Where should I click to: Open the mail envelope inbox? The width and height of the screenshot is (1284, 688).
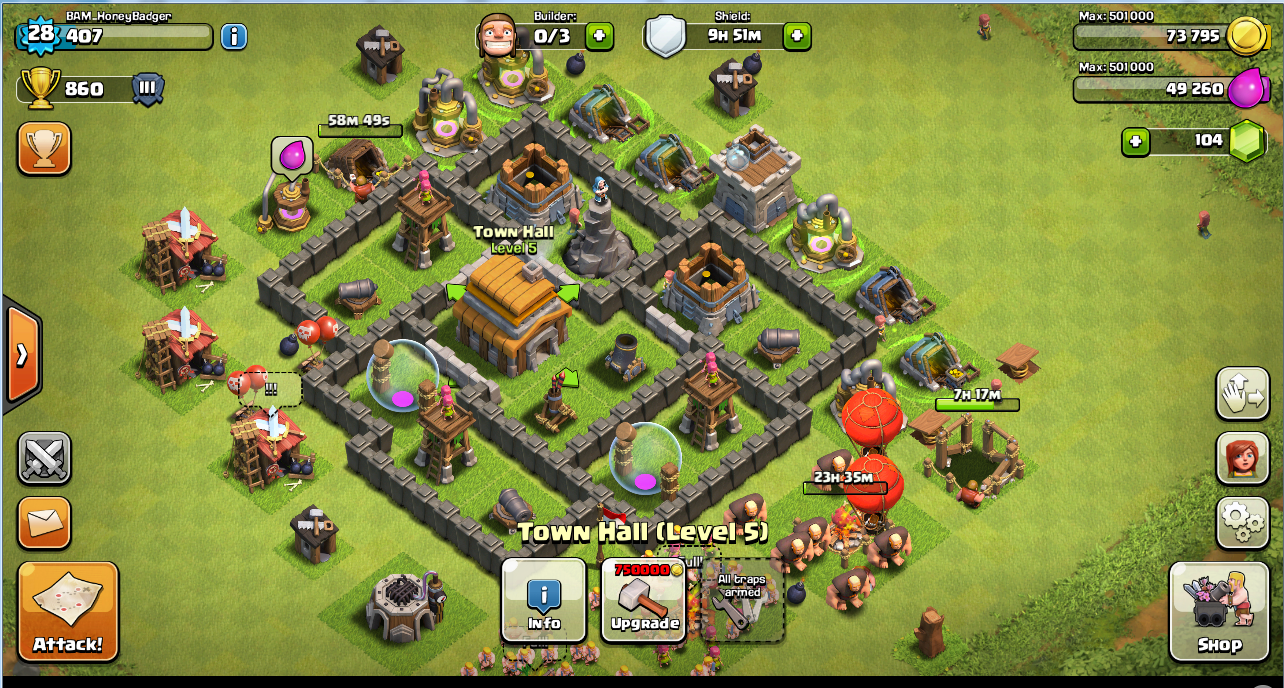coord(44,522)
